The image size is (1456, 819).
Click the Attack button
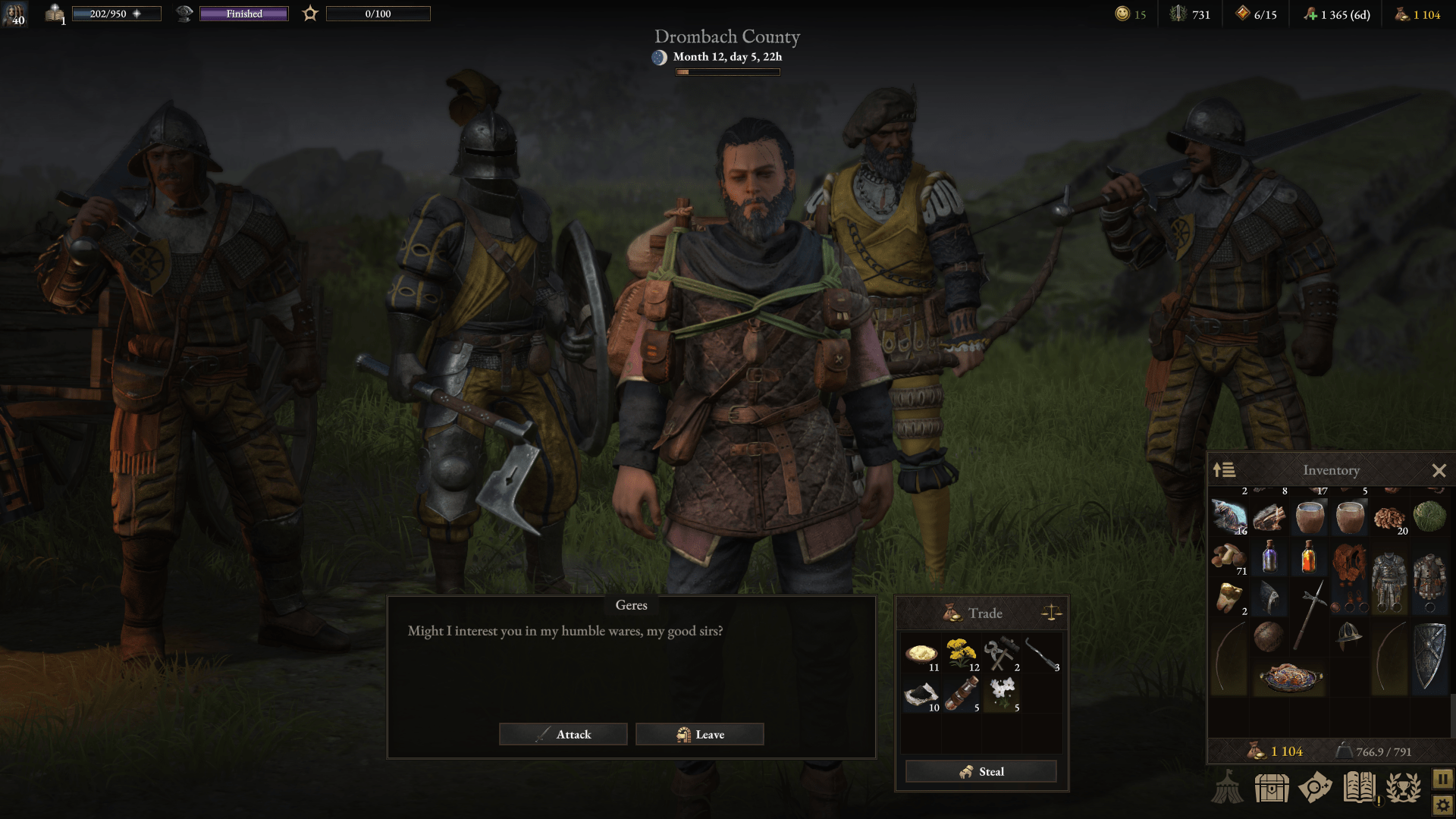(x=563, y=734)
